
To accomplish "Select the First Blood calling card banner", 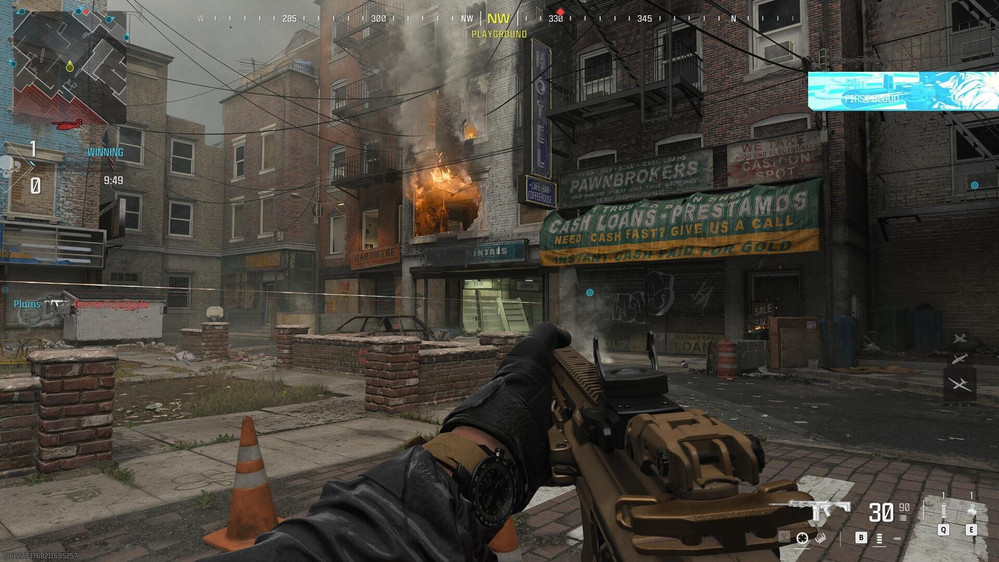I will pyautogui.click(x=902, y=91).
